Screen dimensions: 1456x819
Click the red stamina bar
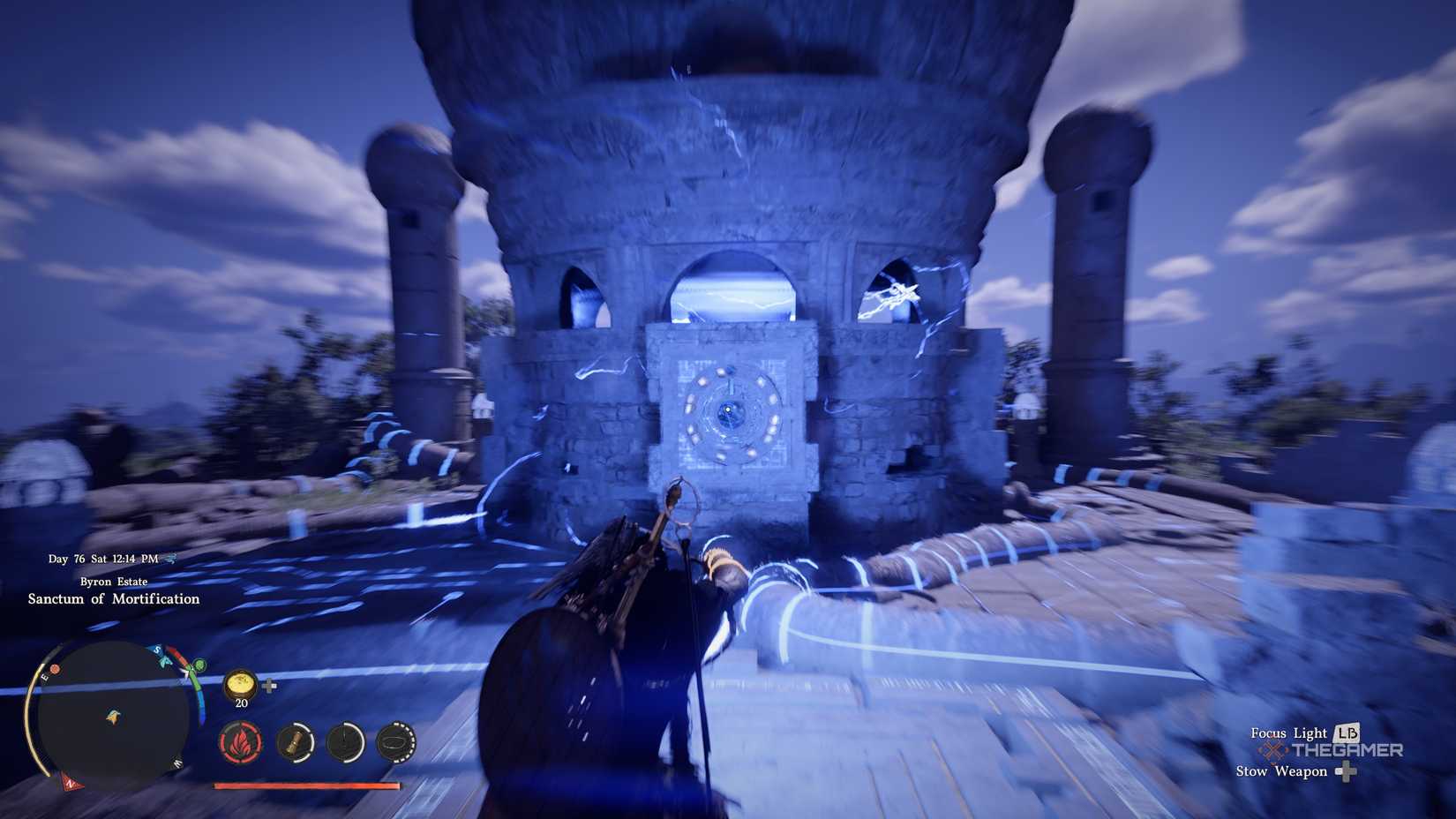305,784
